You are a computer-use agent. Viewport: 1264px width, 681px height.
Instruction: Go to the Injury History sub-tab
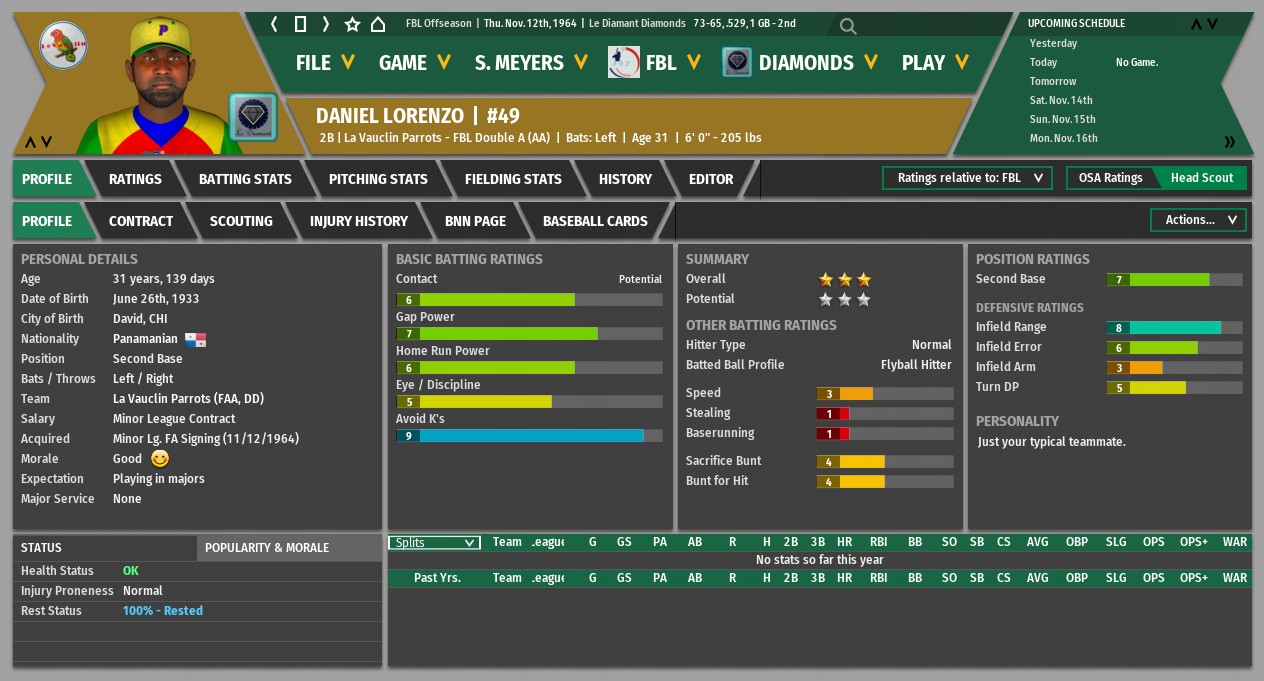(359, 221)
